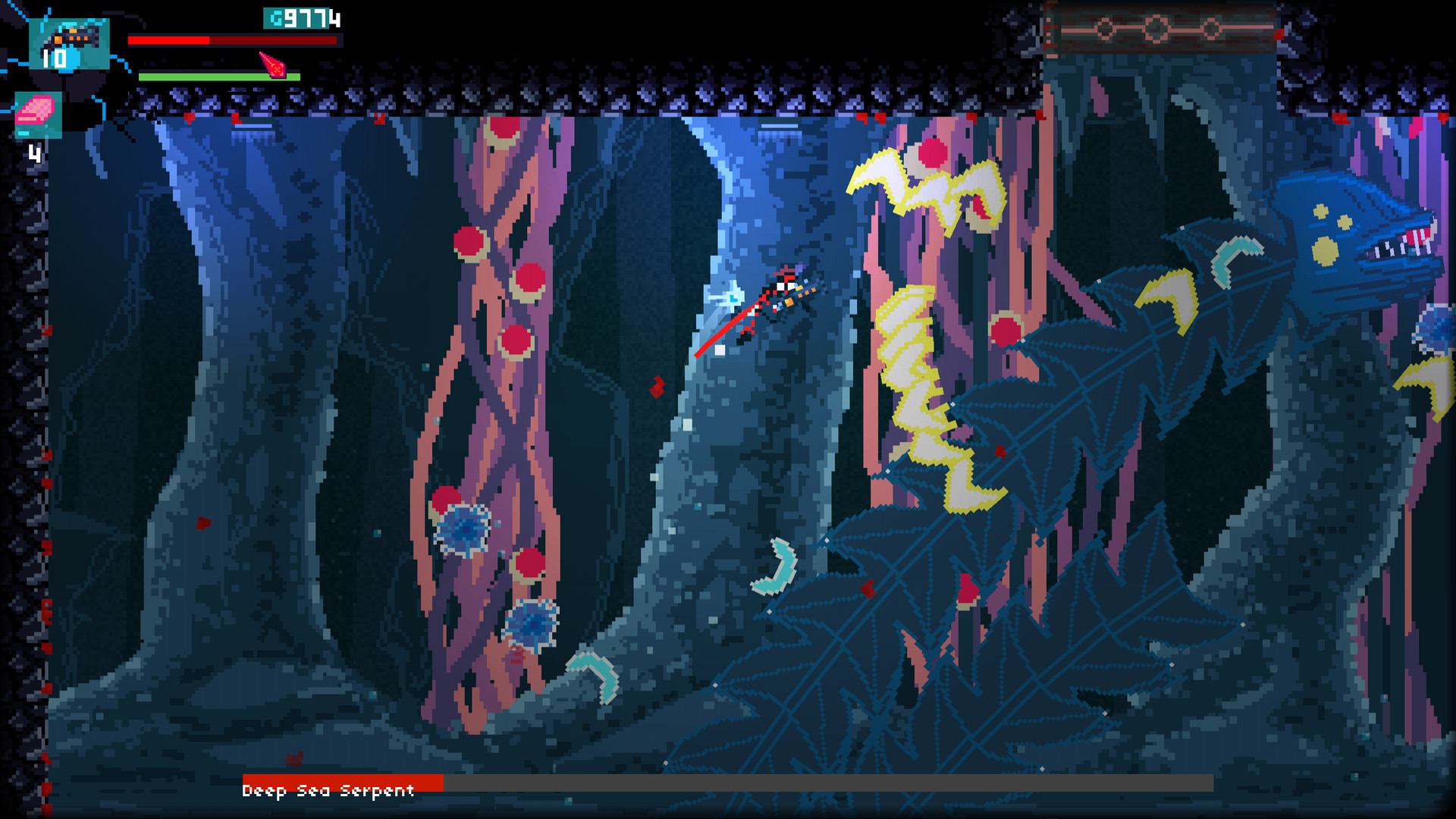The width and height of the screenshot is (1456, 819).
Task: Click the rightmost circular node on the minimap
Action: (1210, 28)
